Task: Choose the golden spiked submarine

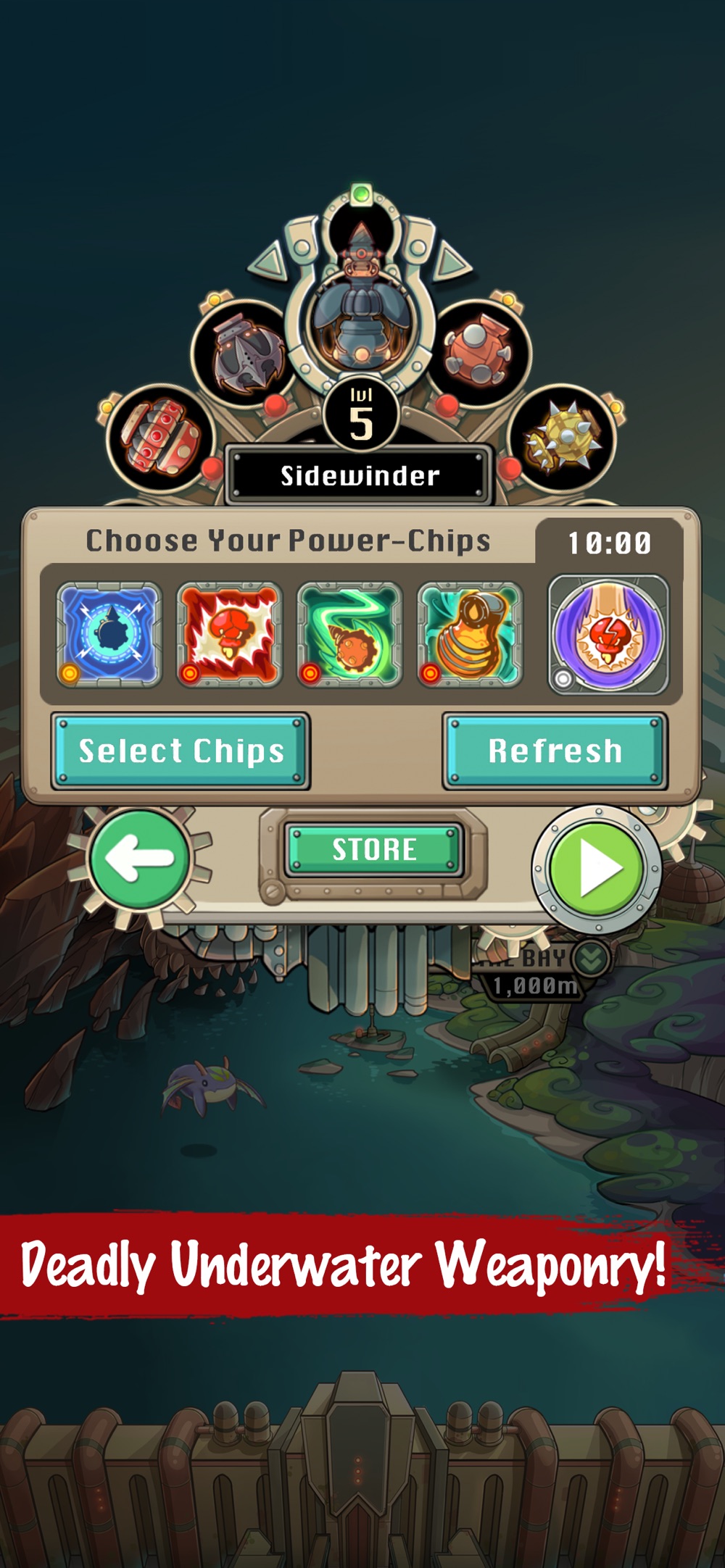Action: click(x=563, y=437)
